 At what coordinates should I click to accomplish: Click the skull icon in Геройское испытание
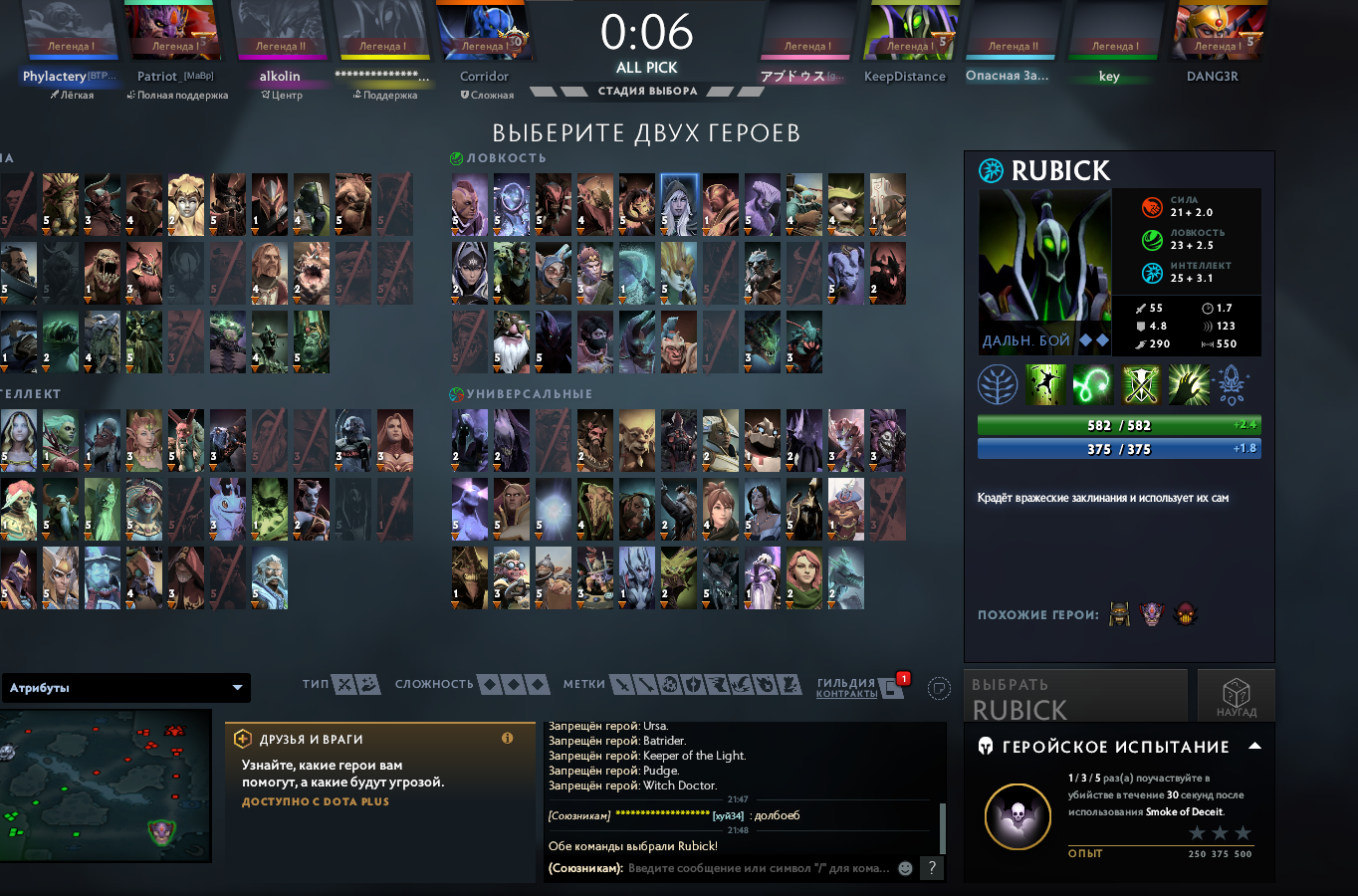[1017, 816]
